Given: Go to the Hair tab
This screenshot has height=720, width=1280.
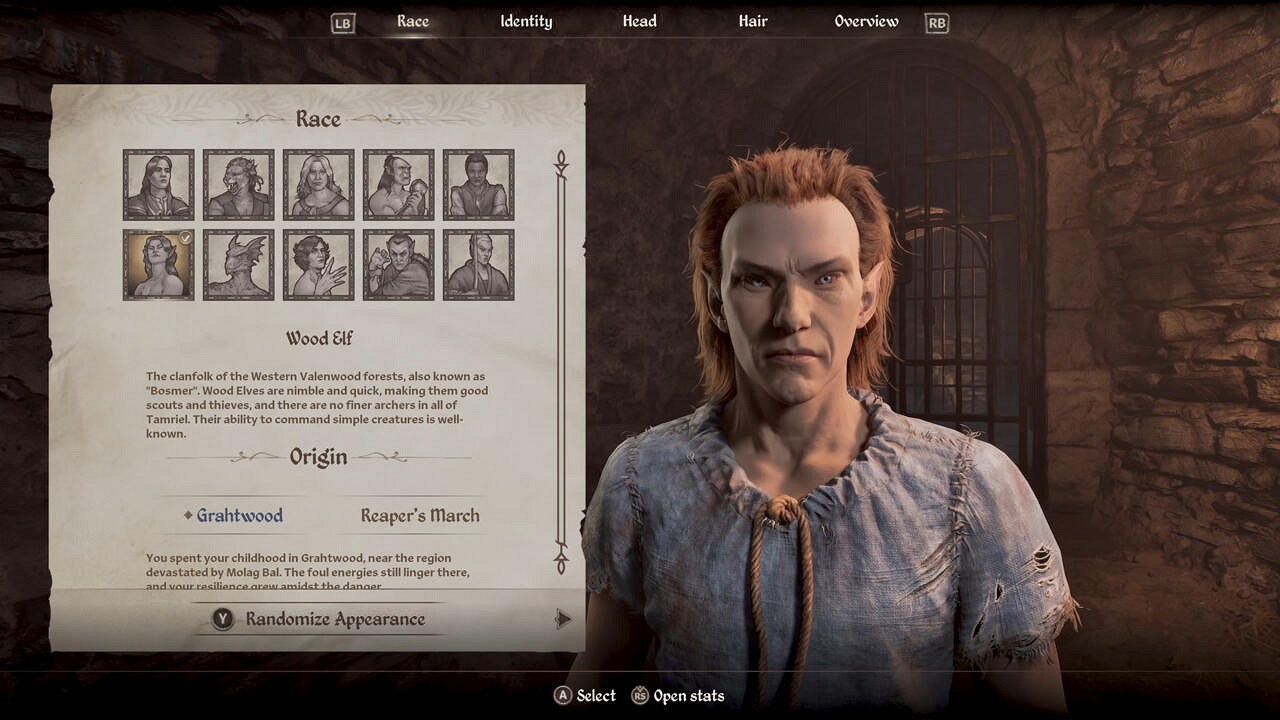Looking at the screenshot, I should (x=752, y=22).
